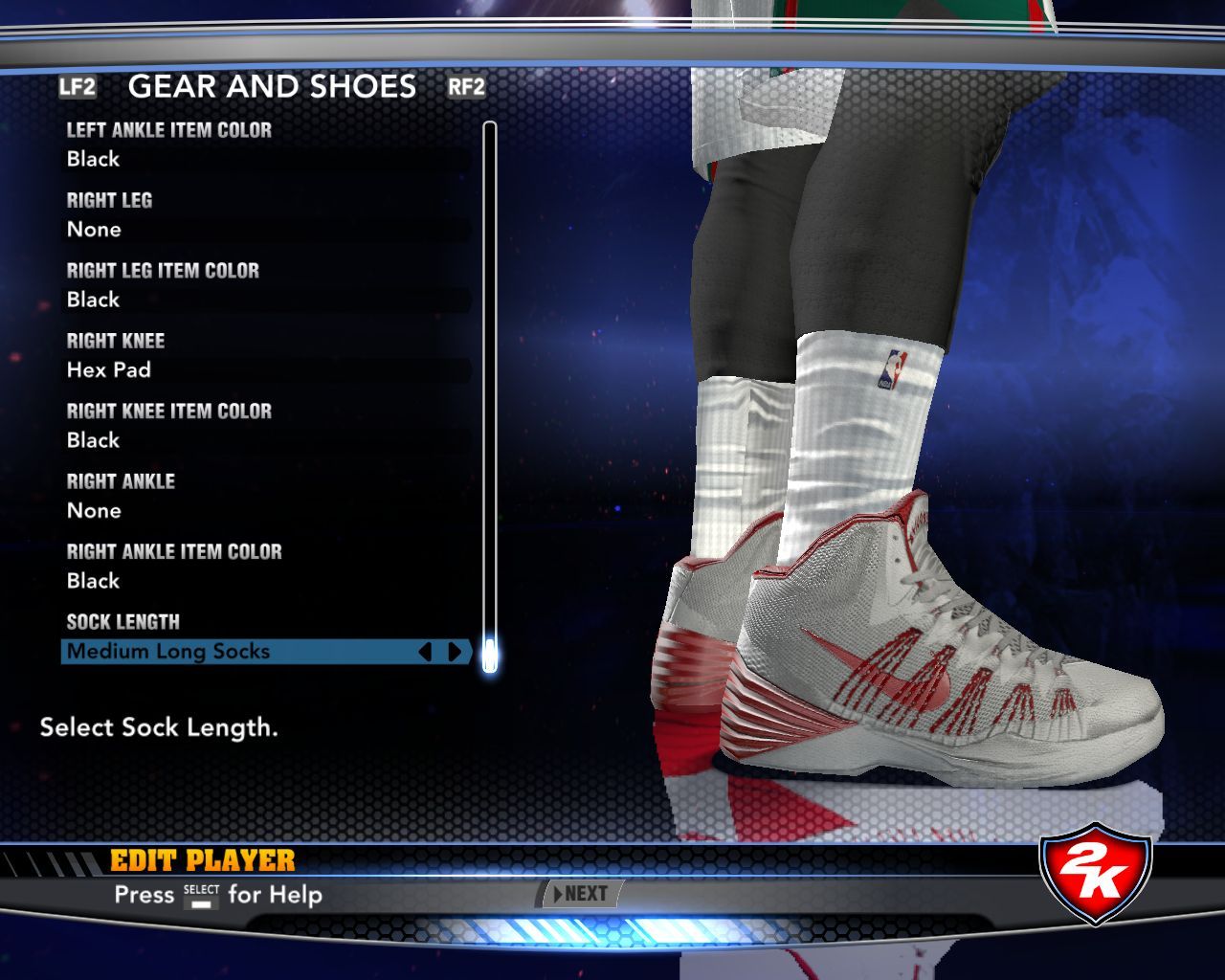Screen dimensions: 1225x980
Task: Switch to next category with RF2 tab
Action: [x=466, y=87]
